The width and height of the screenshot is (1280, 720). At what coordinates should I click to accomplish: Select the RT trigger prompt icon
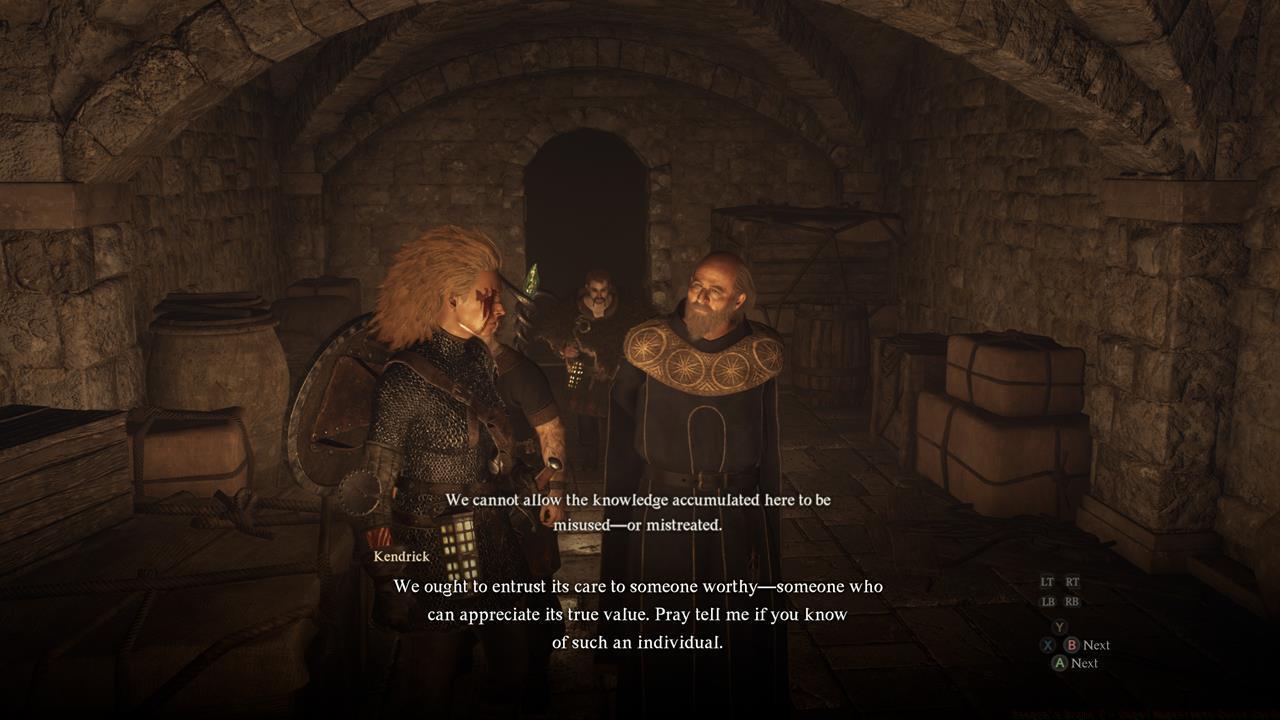(x=1072, y=582)
